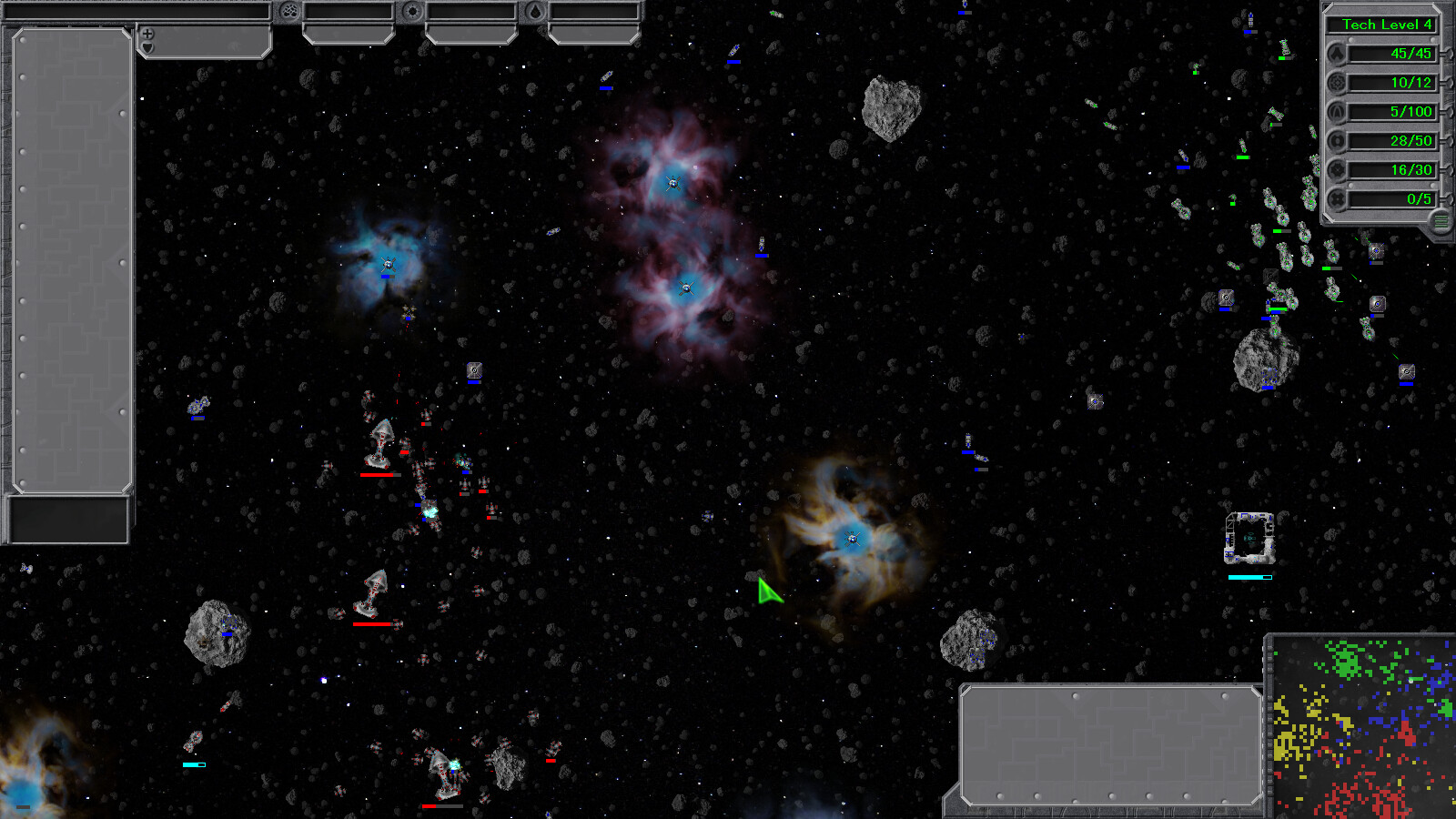Select the sun energy icon on the top toolbar
Screen dimensions: 1456x819
(x=413, y=11)
